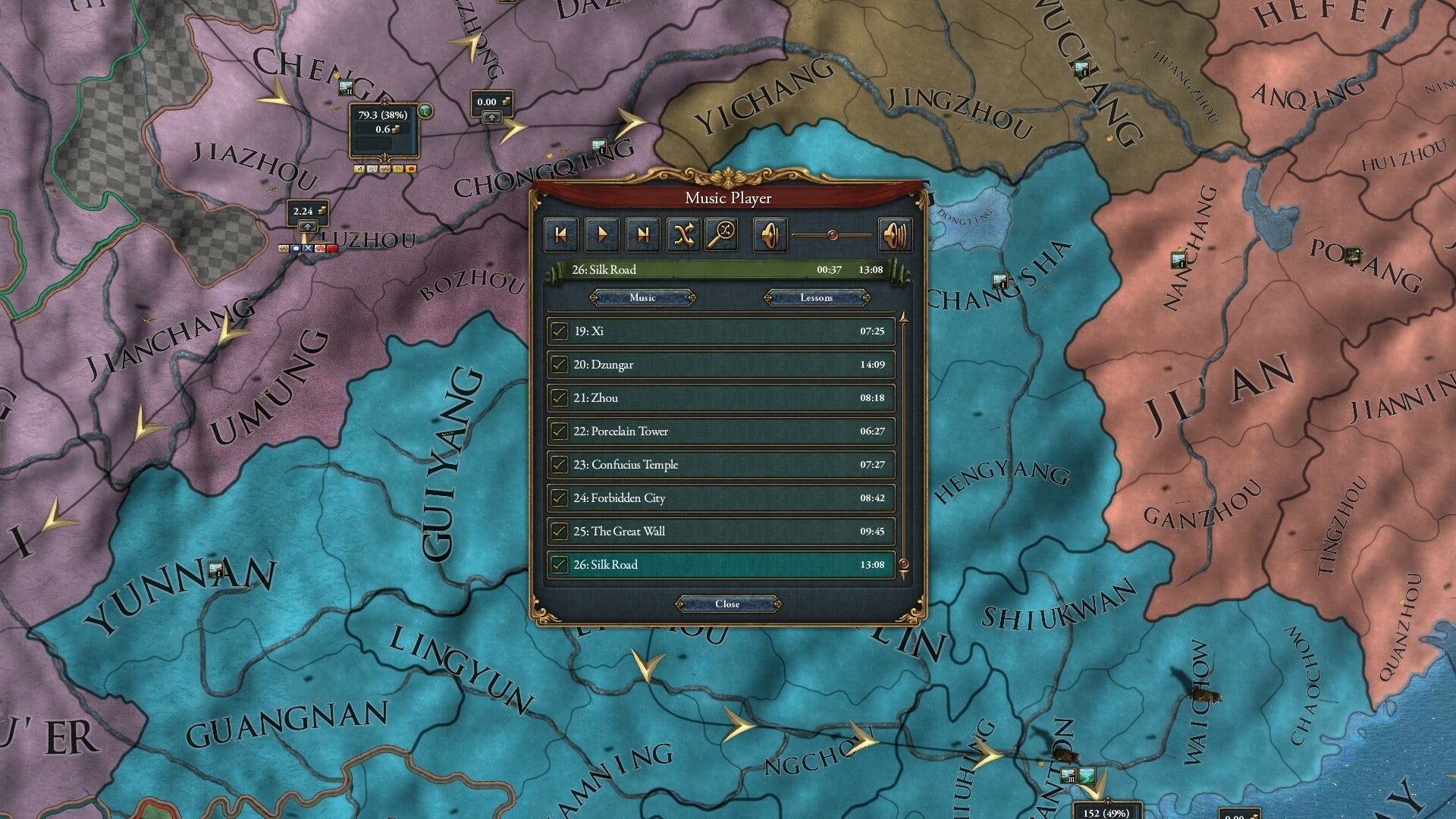The image size is (1456, 819).
Task: Skip to the previous track
Action: pos(561,234)
